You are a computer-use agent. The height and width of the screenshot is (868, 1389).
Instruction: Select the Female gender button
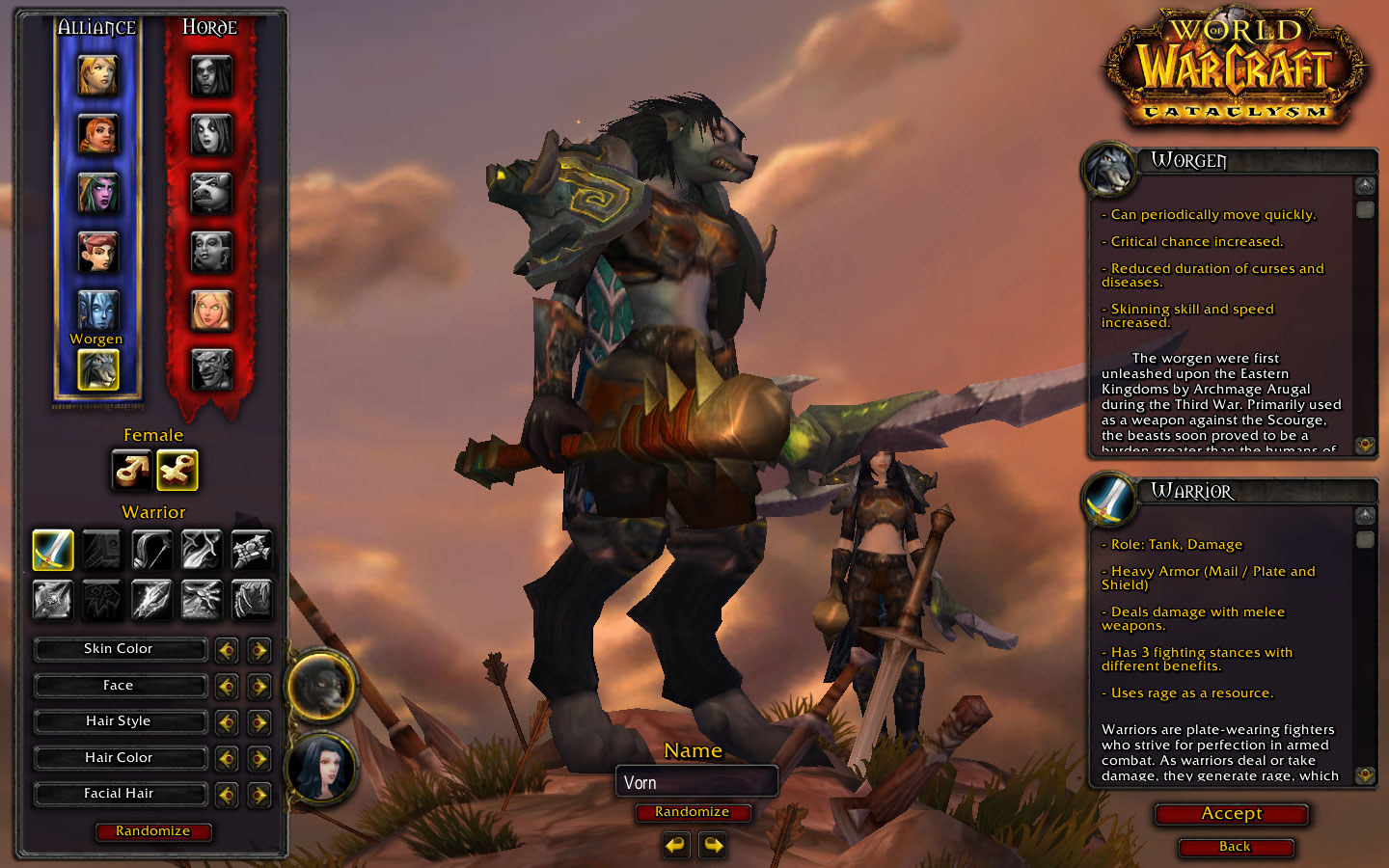(x=177, y=471)
